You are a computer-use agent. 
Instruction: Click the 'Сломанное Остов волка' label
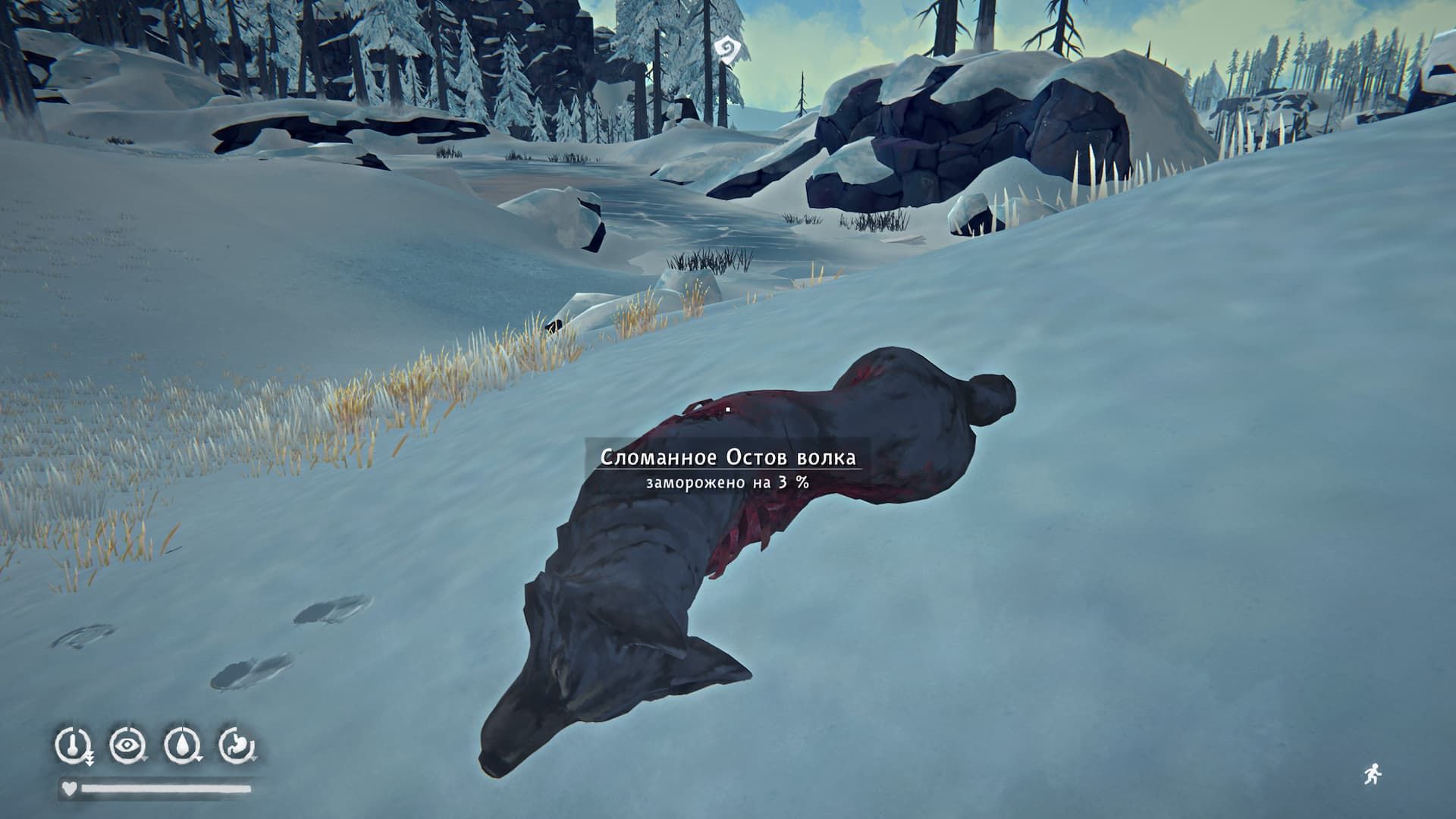coord(729,457)
